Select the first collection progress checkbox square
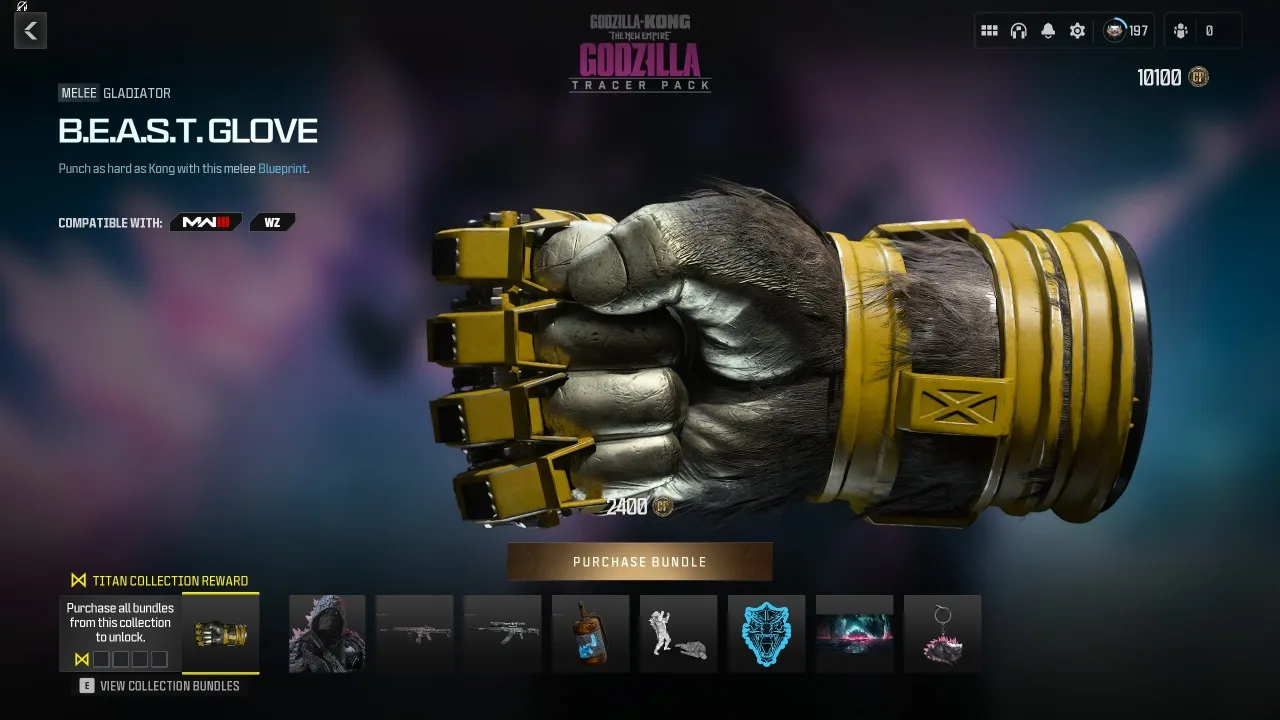This screenshot has height=720, width=1280. (99, 658)
